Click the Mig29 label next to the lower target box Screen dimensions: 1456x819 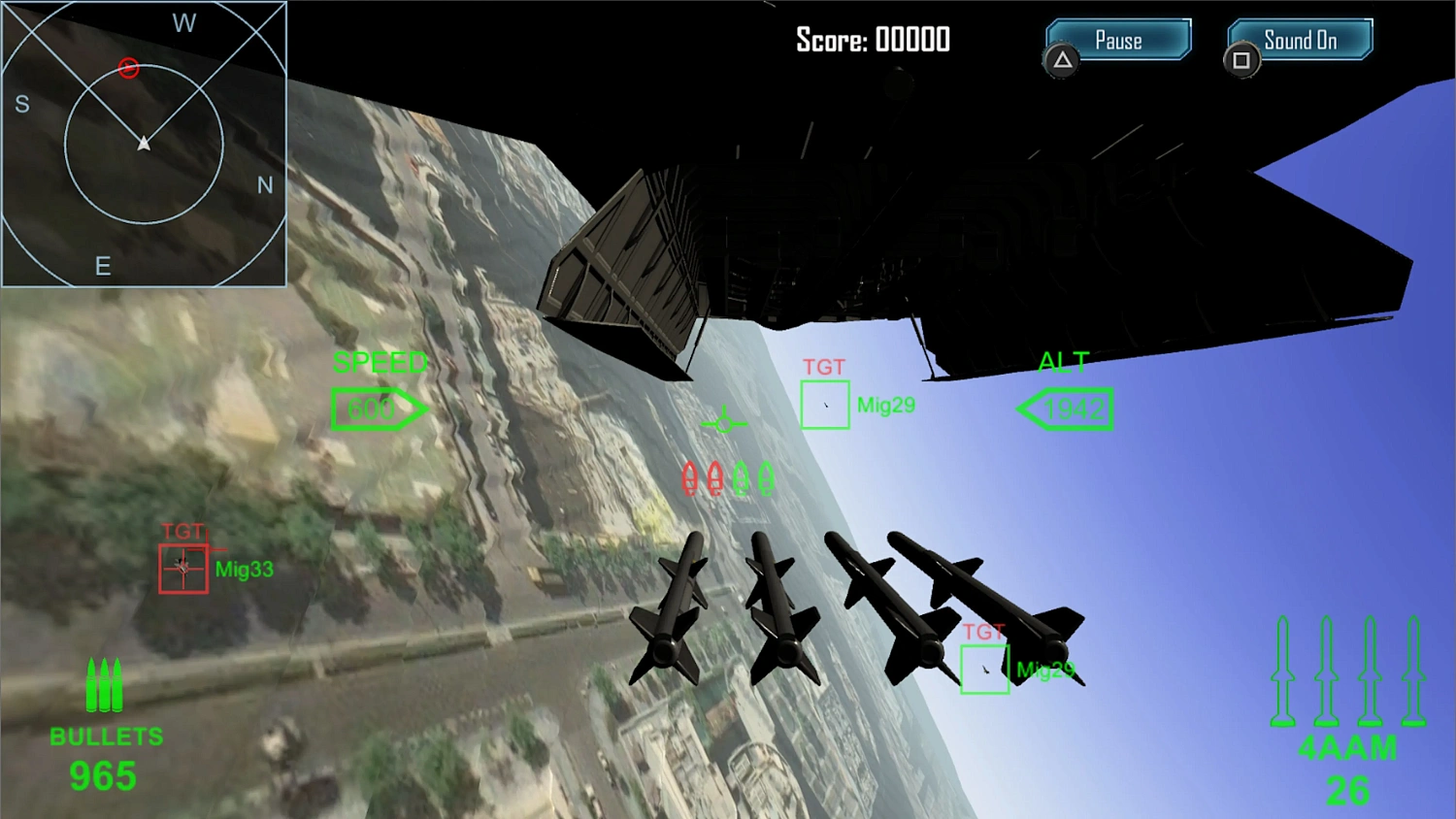tap(1046, 670)
